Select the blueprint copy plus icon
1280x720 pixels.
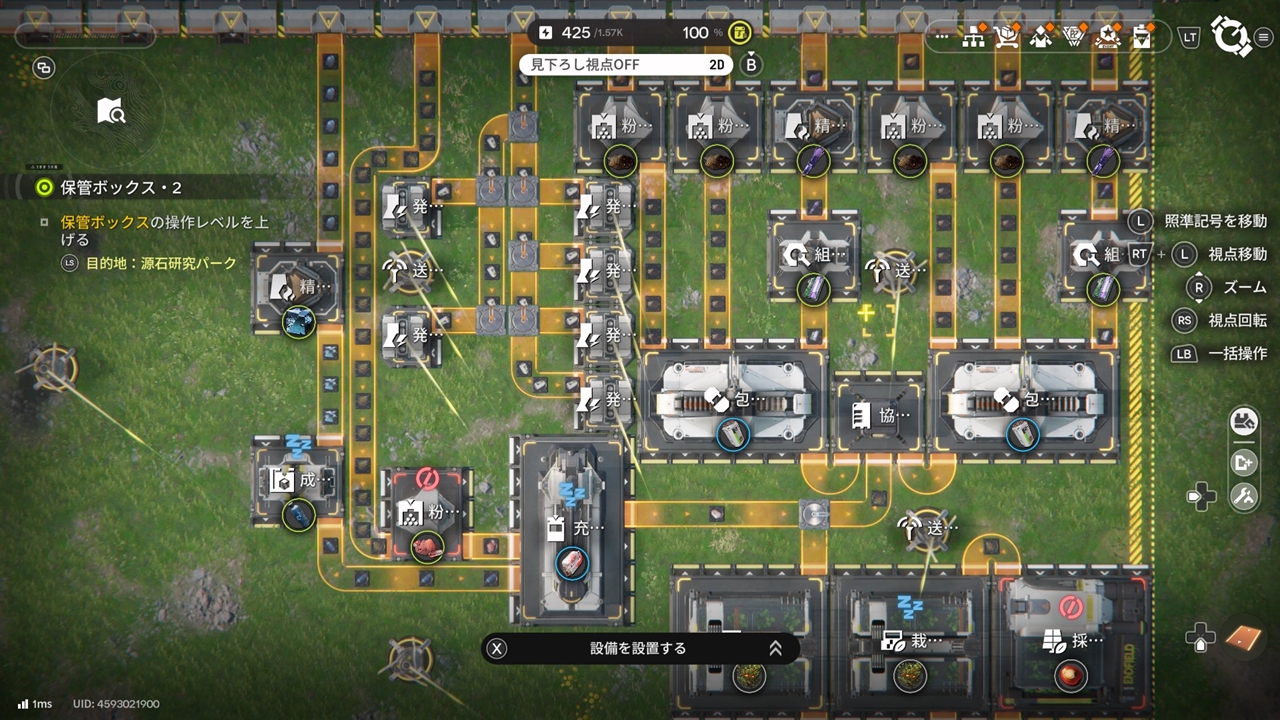1244,462
